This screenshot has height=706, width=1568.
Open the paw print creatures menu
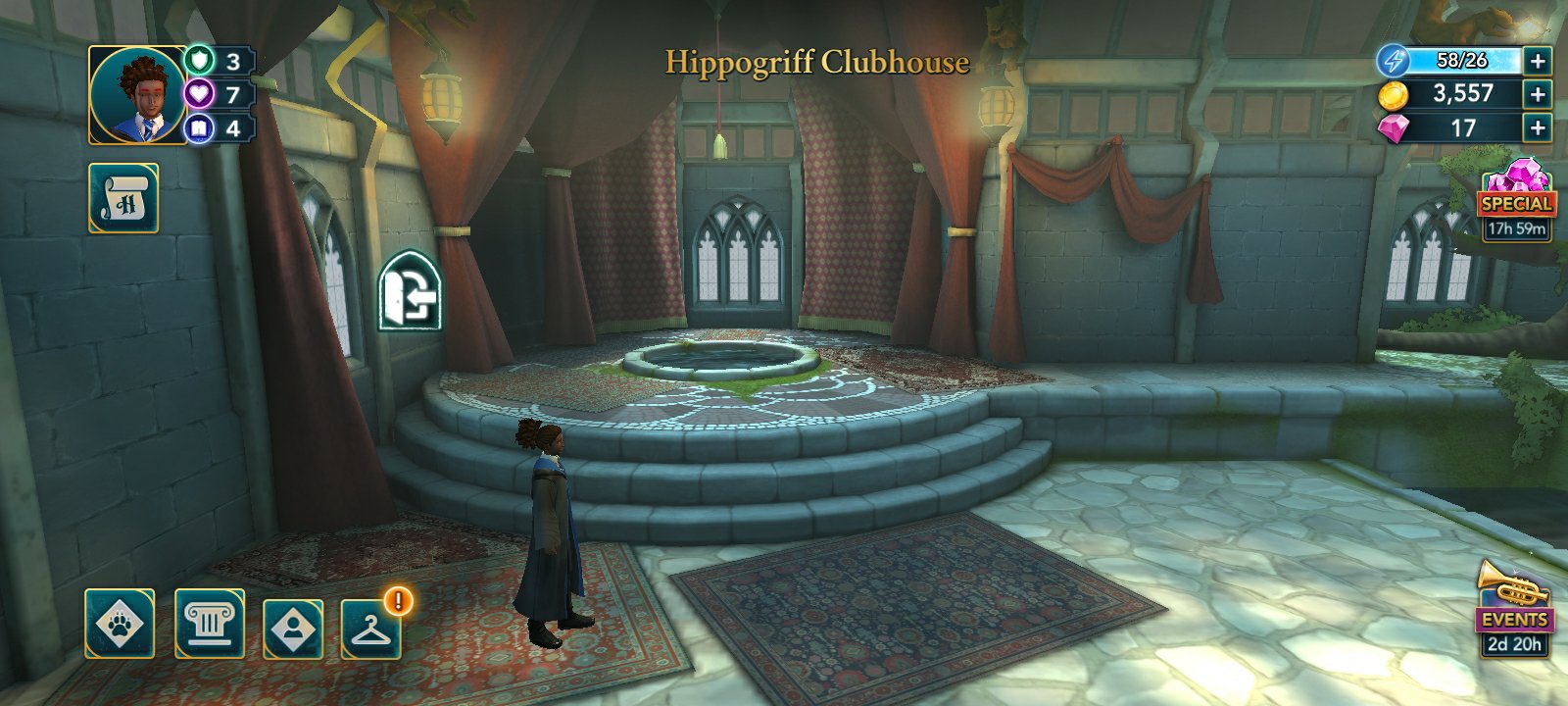[120, 624]
